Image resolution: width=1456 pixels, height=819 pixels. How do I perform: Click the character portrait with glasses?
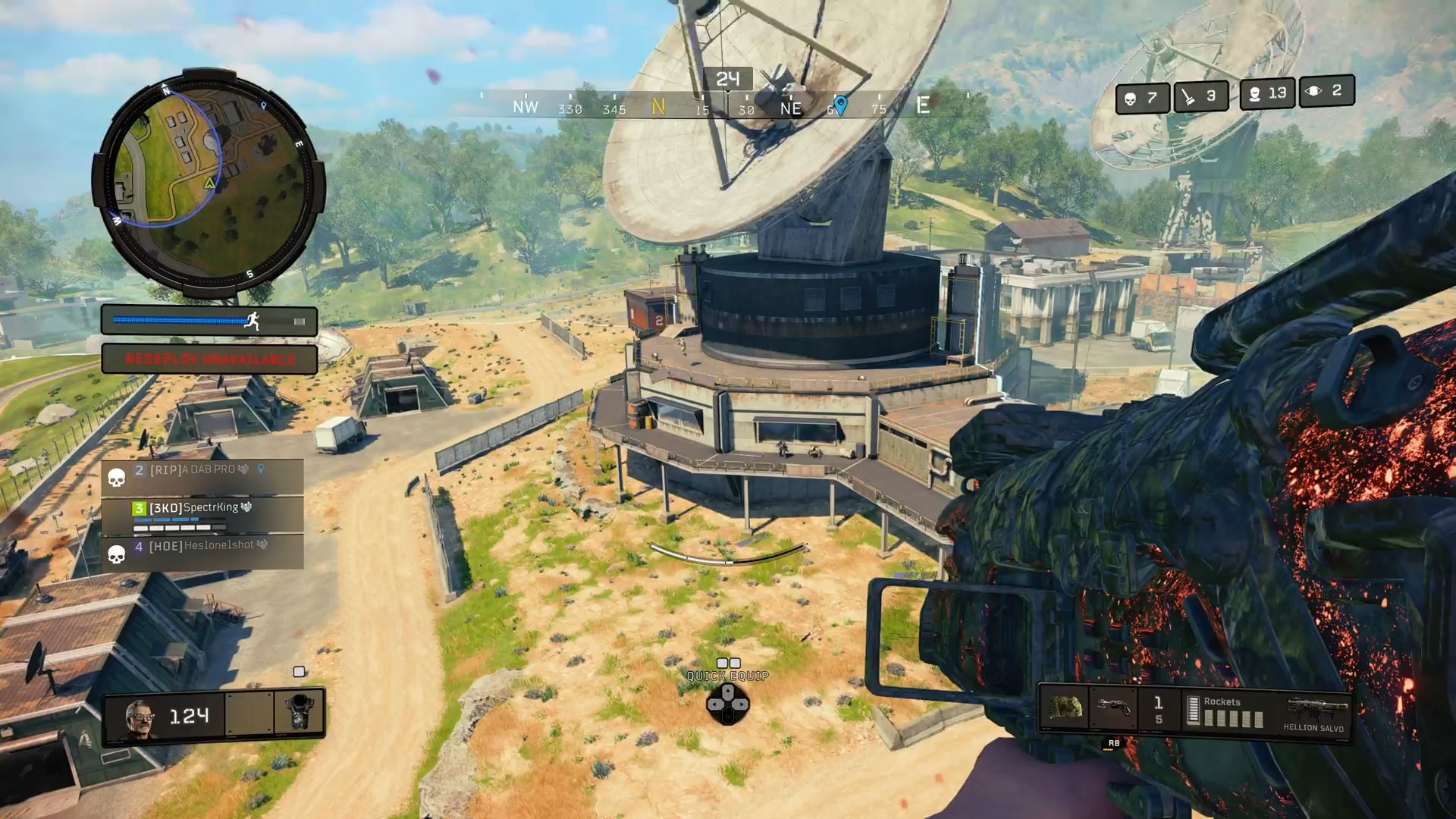pos(140,717)
